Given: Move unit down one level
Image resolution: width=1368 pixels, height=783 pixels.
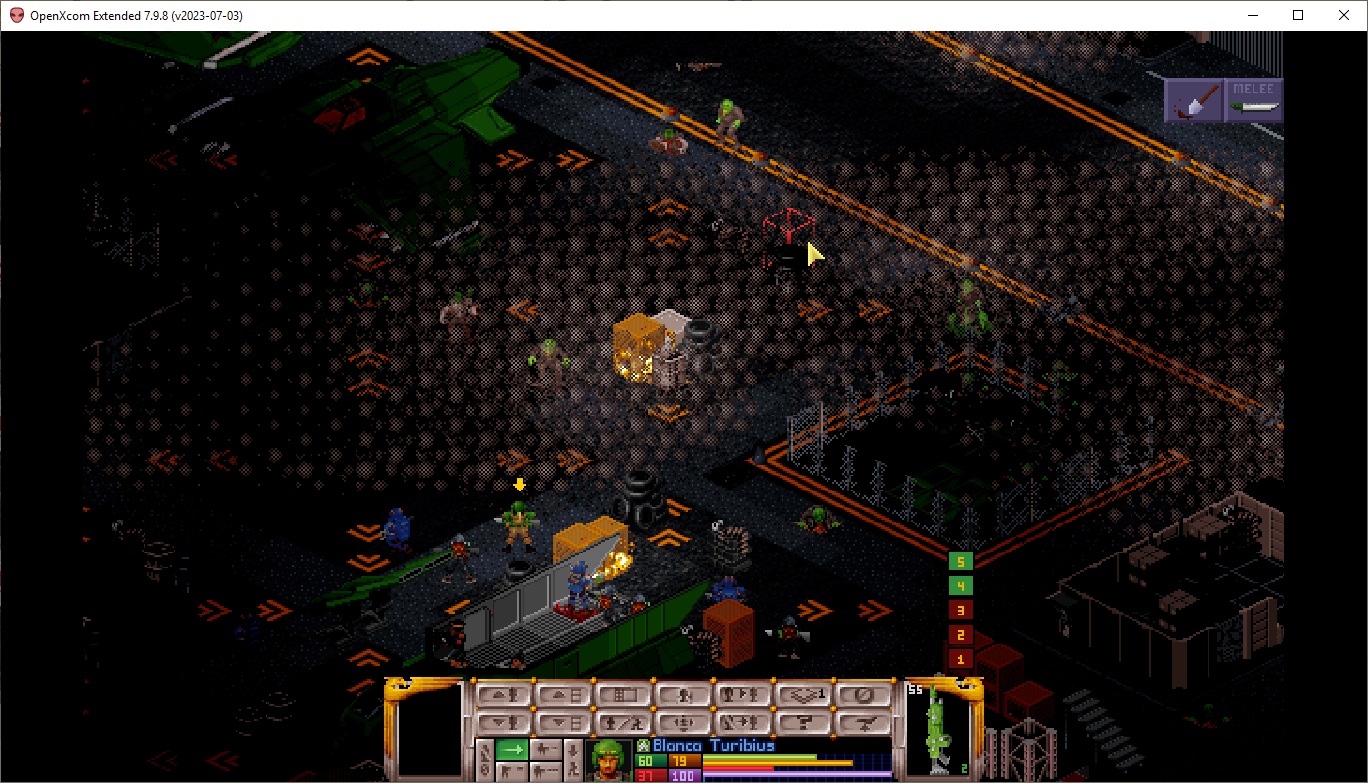Looking at the screenshot, I should 503,720.
